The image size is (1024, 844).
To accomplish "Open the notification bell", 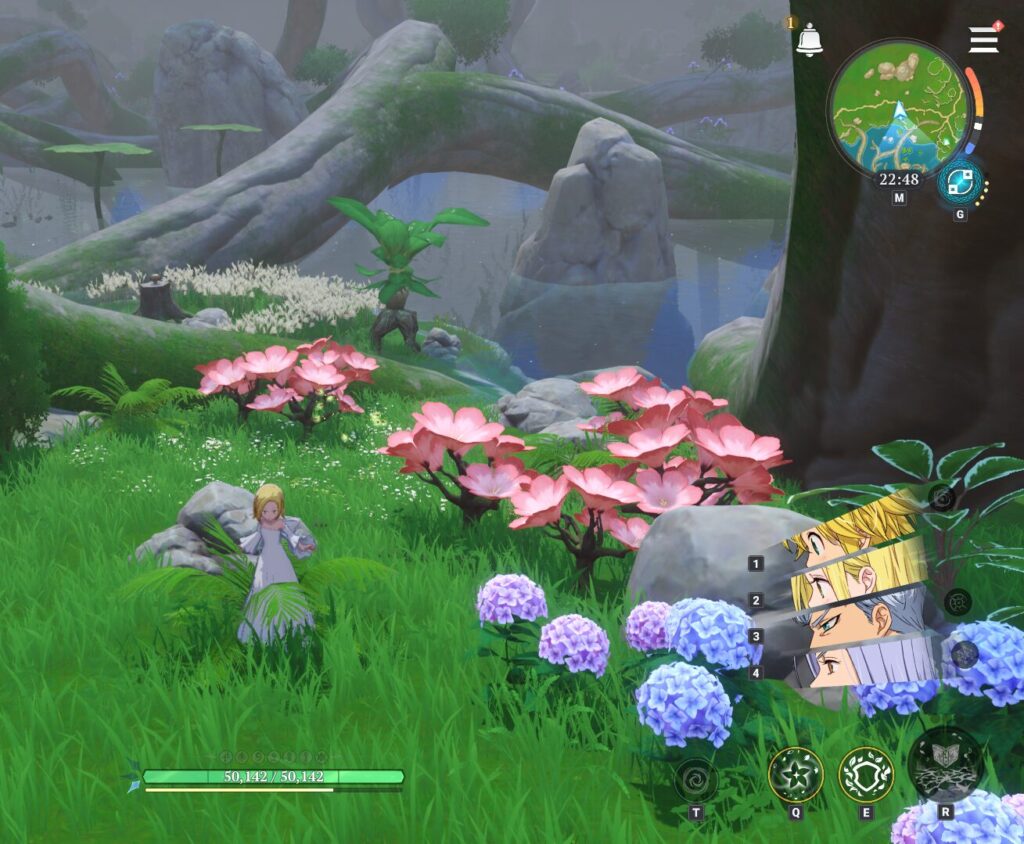I will (809, 39).
